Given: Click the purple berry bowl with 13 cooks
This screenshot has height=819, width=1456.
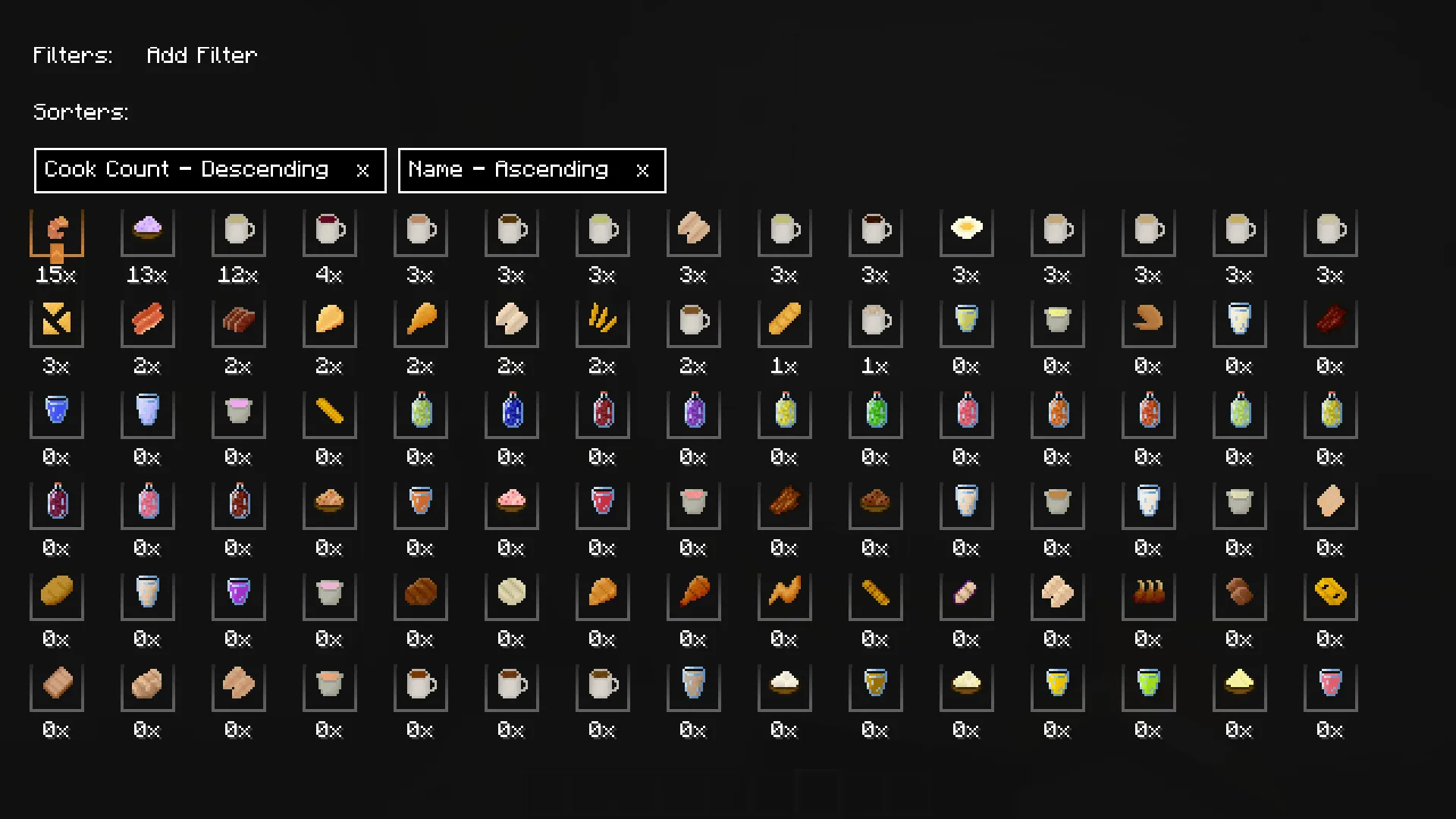Looking at the screenshot, I should coord(147,231).
